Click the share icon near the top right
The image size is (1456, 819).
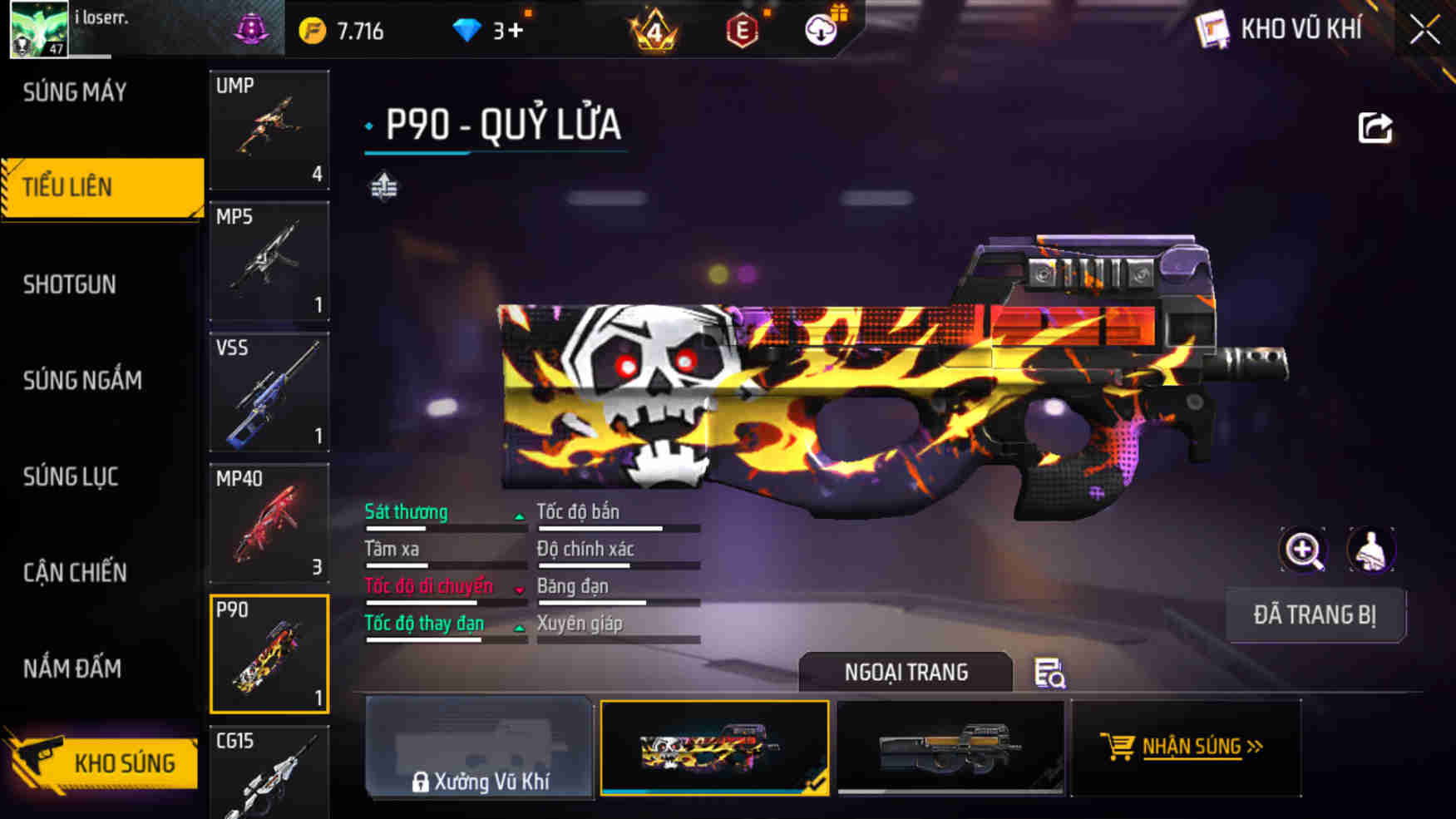point(1376,126)
